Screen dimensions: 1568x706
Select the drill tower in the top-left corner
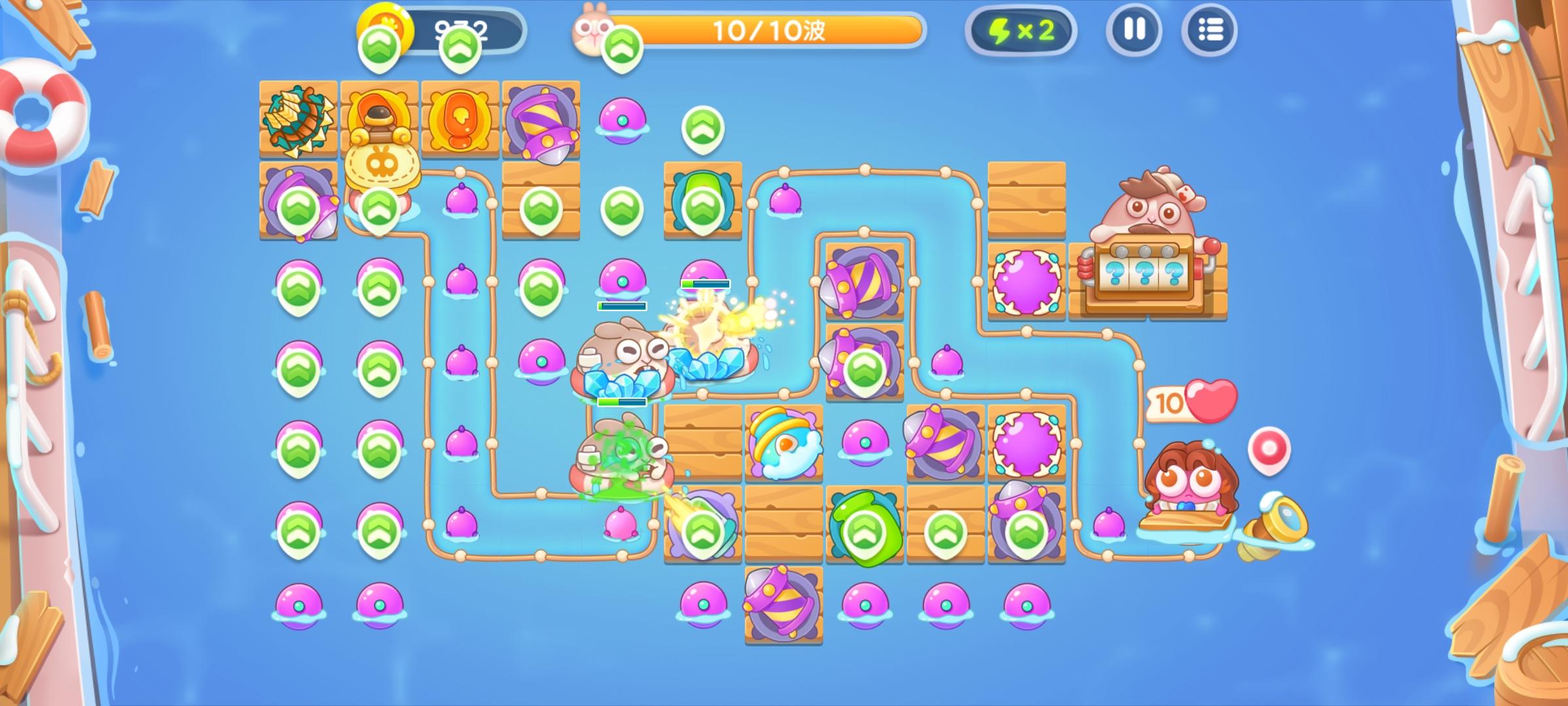(x=297, y=120)
